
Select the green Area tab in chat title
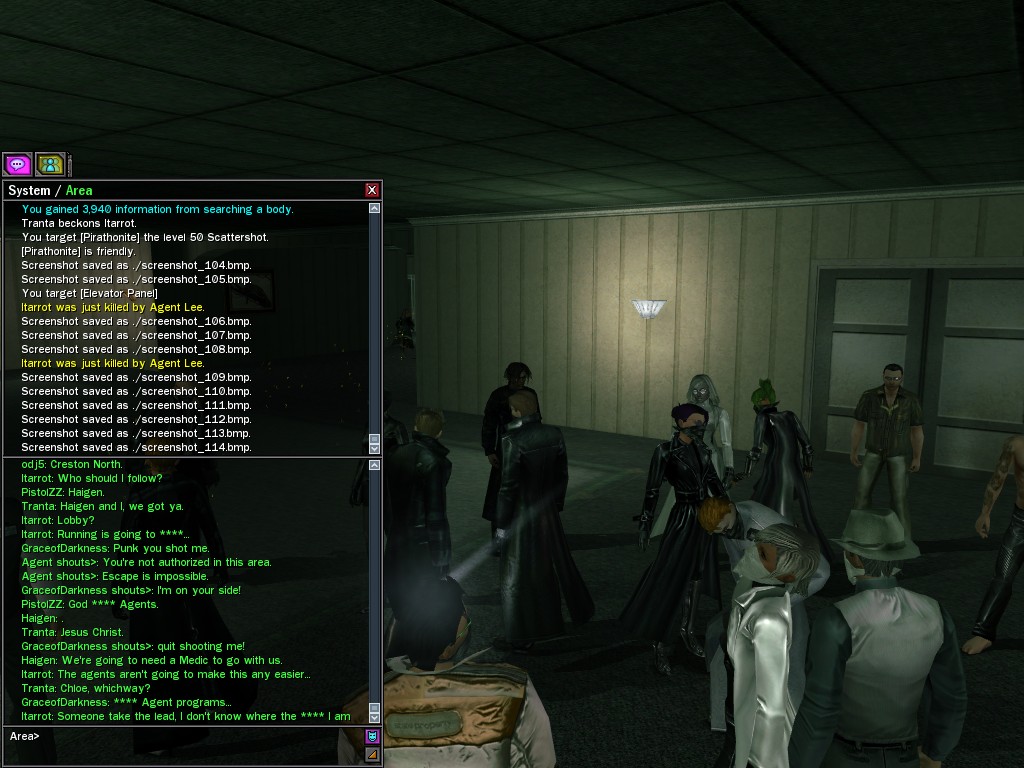[x=79, y=190]
